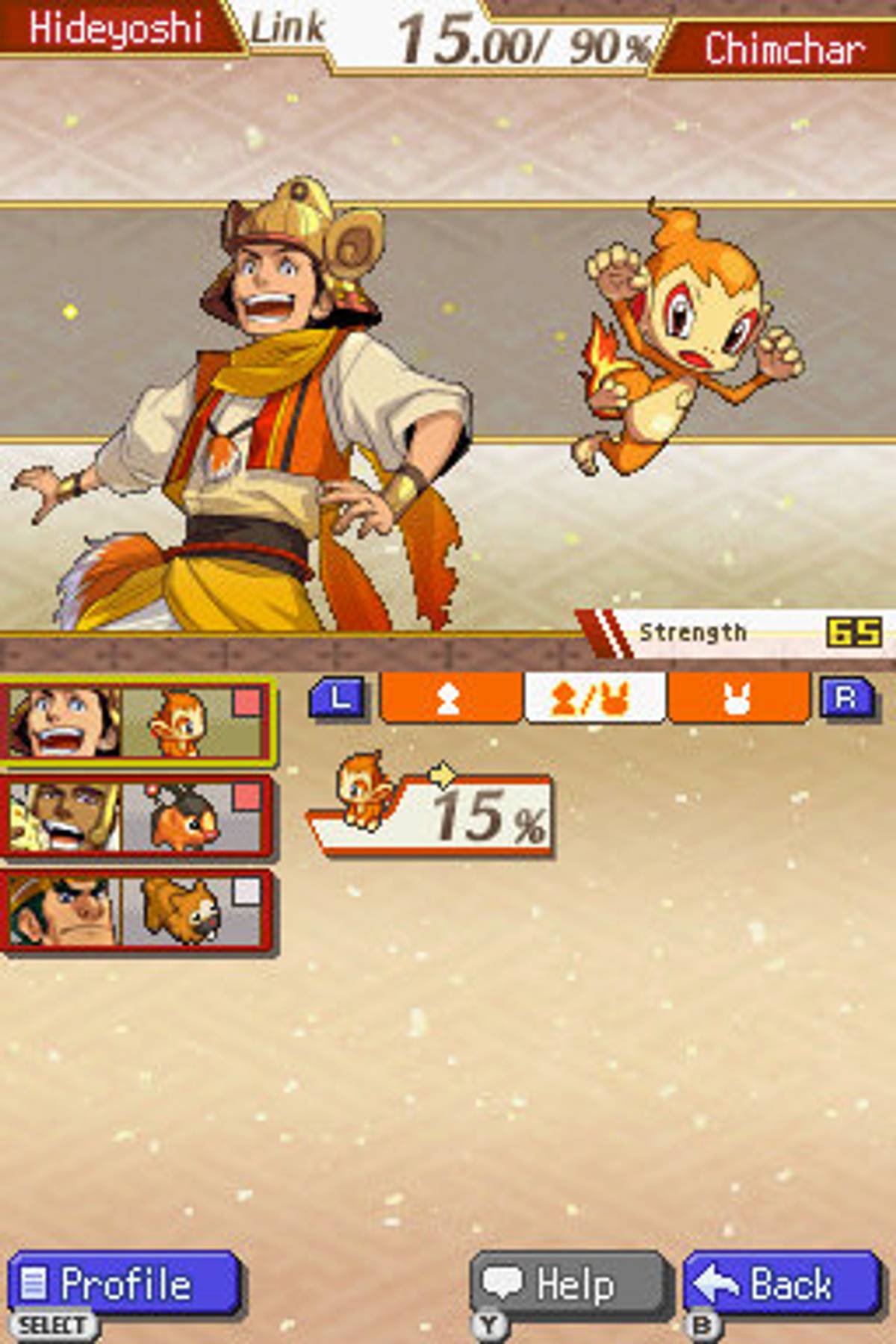Select the Hideyoshi and Chimchar row
The width and height of the screenshot is (896, 1344).
138,722
